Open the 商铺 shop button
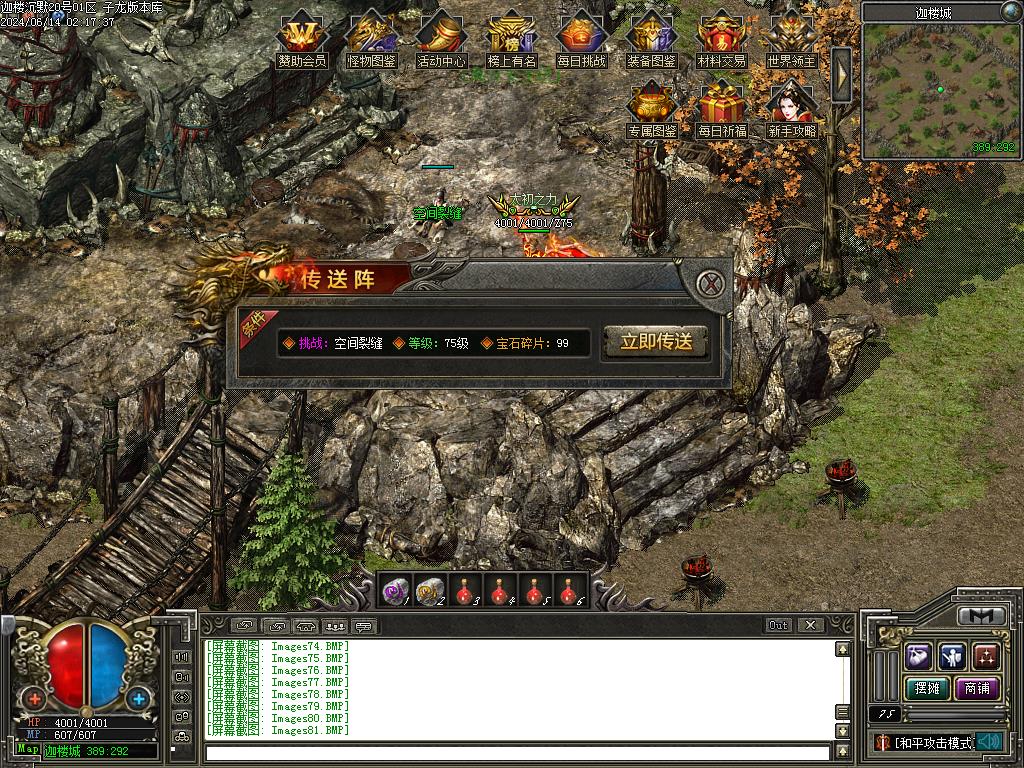Viewport: 1024px width, 768px height. tap(977, 688)
